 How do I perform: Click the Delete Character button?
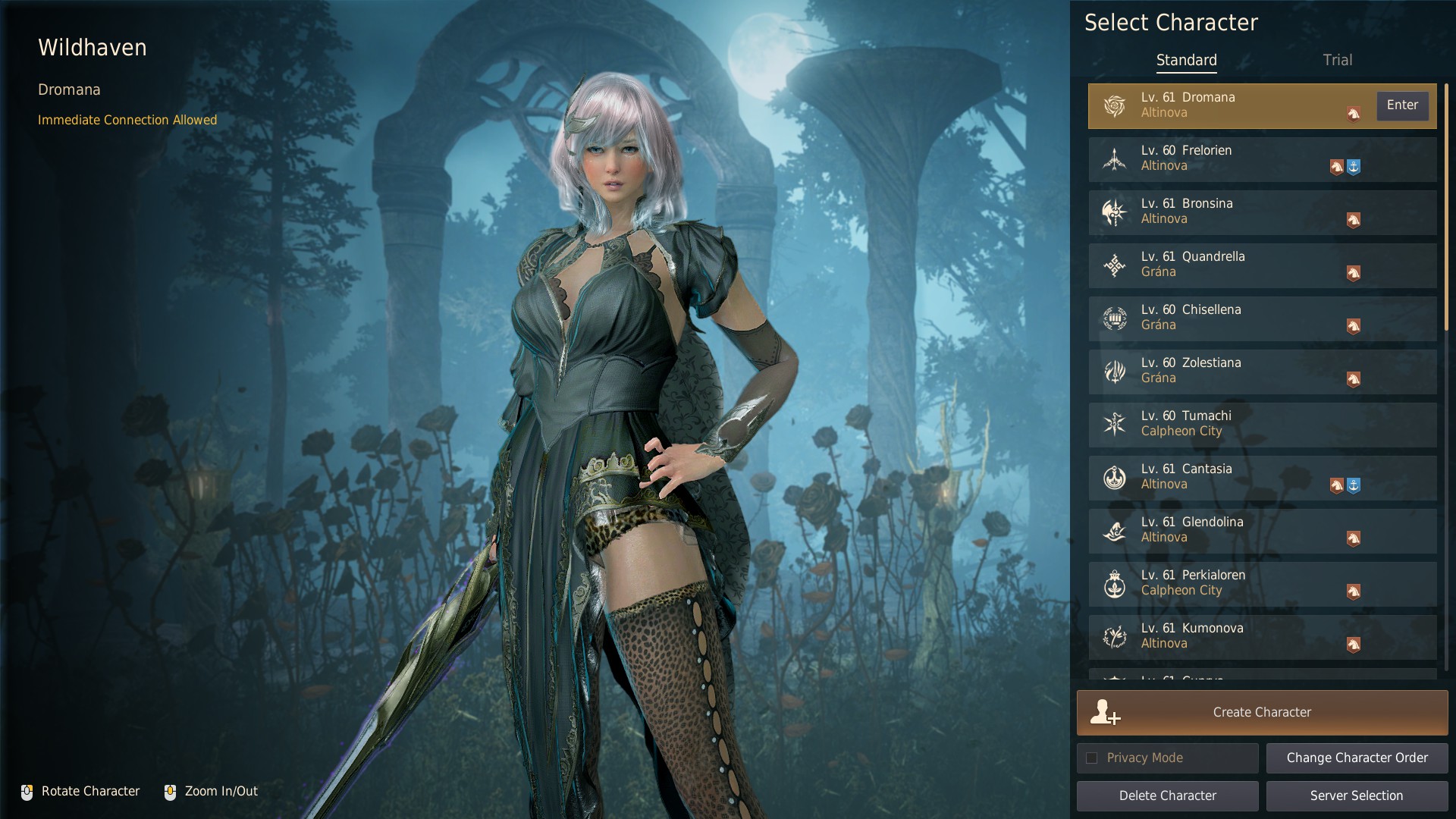coord(1167,795)
